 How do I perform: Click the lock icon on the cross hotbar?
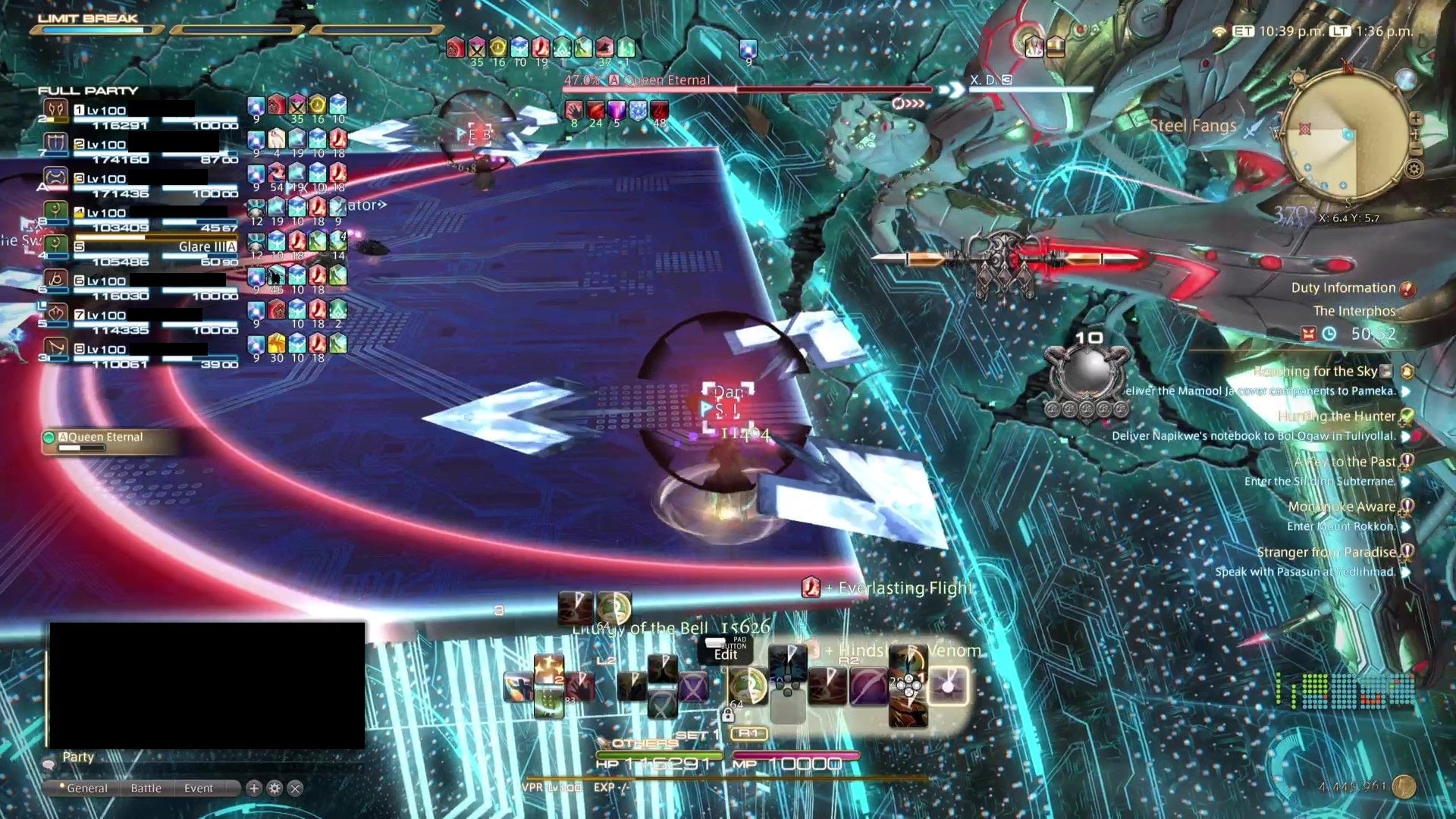[728, 714]
